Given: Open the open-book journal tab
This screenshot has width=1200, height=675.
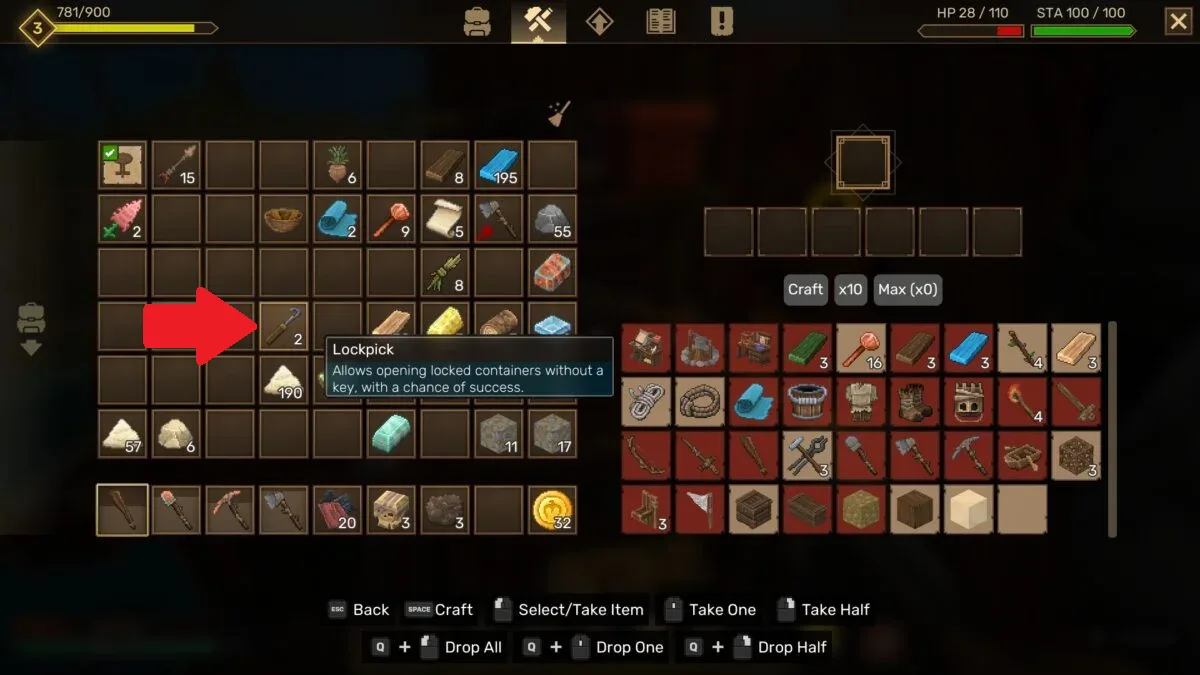Looking at the screenshot, I should click(x=660, y=21).
